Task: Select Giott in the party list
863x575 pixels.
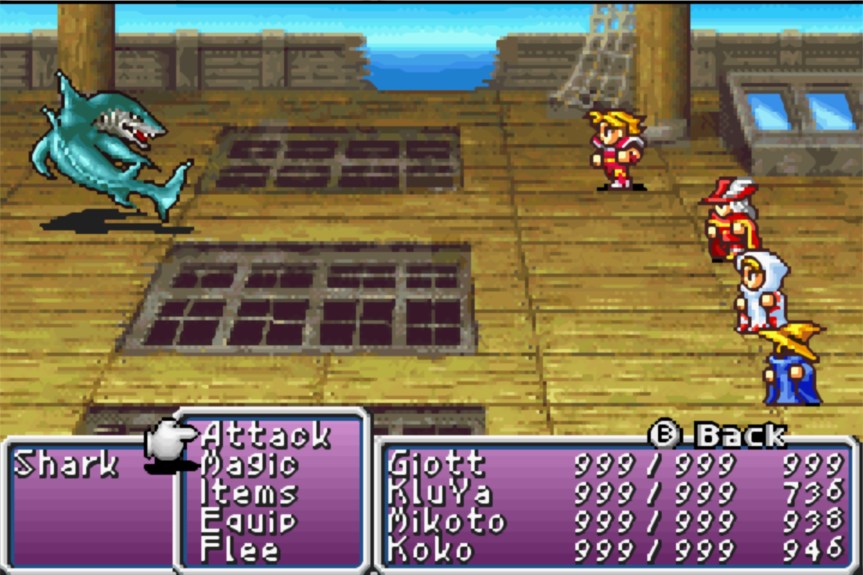Action: (x=436, y=465)
